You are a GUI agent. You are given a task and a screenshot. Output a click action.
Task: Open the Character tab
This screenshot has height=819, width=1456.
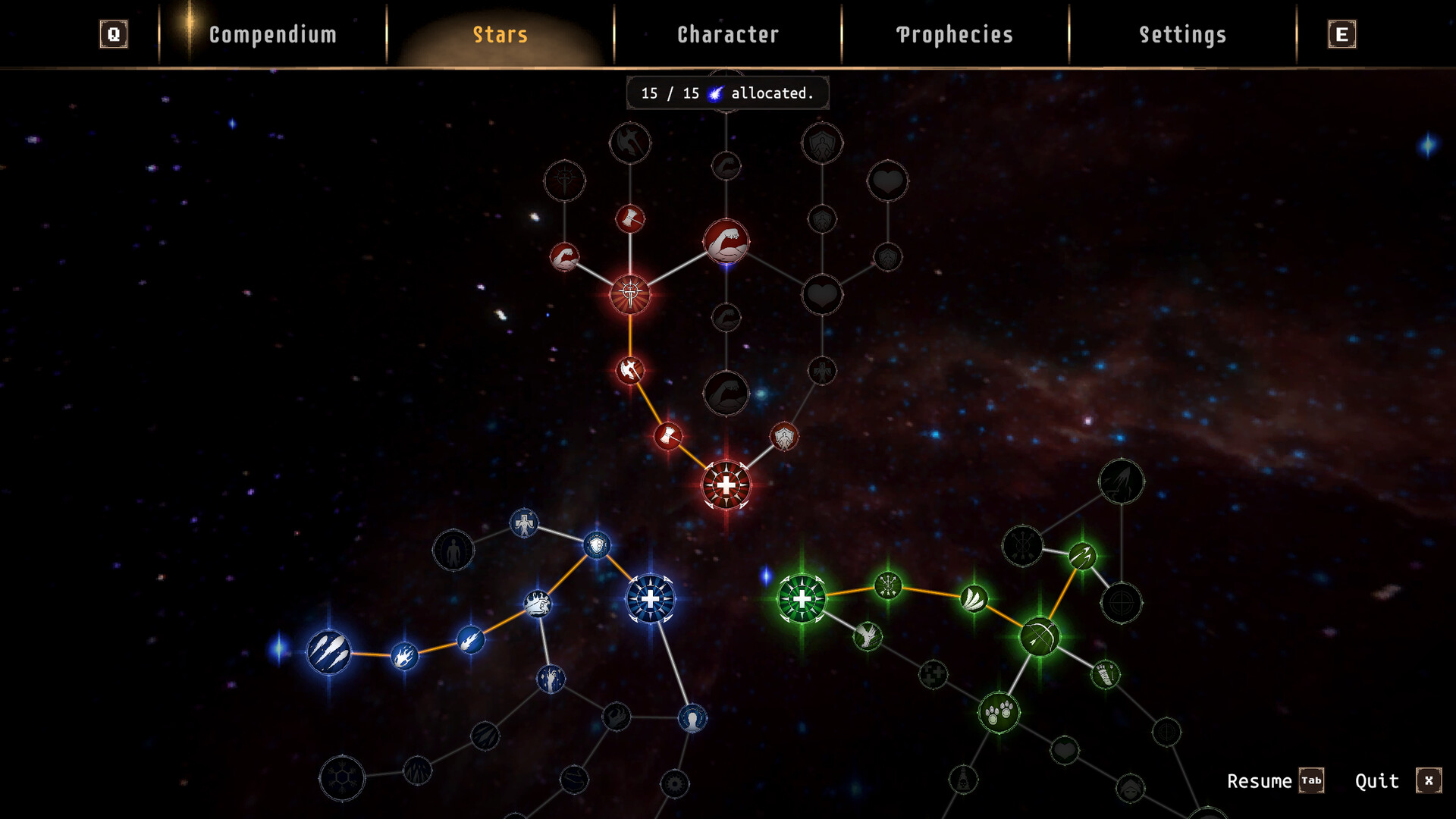click(727, 35)
